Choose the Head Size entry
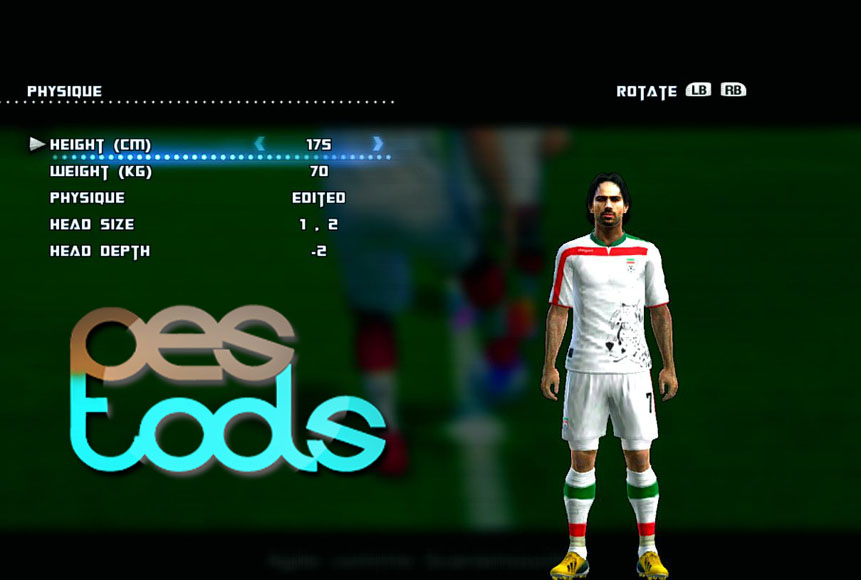This screenshot has height=580, width=861. 91,225
